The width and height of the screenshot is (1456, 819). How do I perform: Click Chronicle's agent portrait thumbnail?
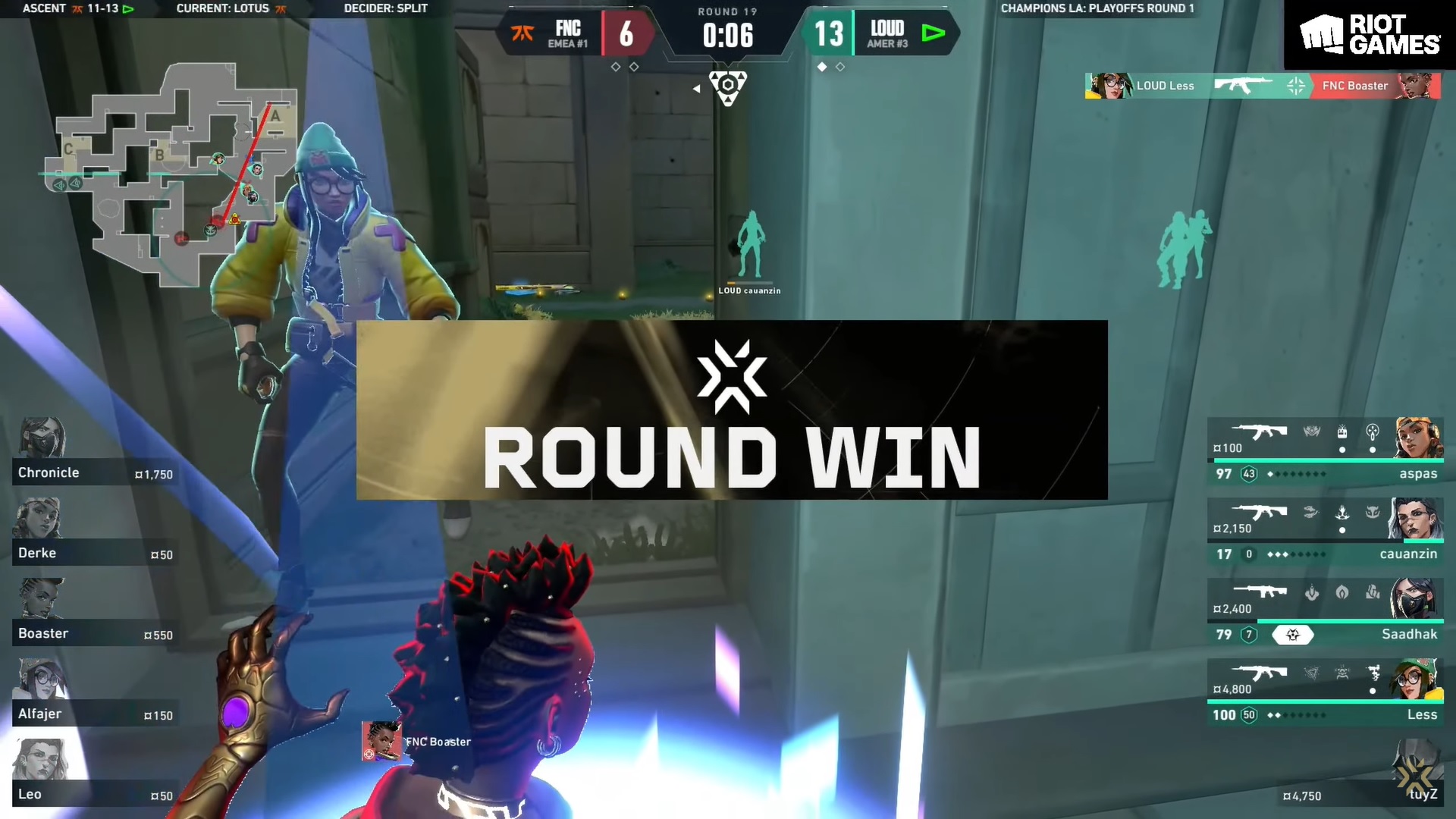click(42, 436)
